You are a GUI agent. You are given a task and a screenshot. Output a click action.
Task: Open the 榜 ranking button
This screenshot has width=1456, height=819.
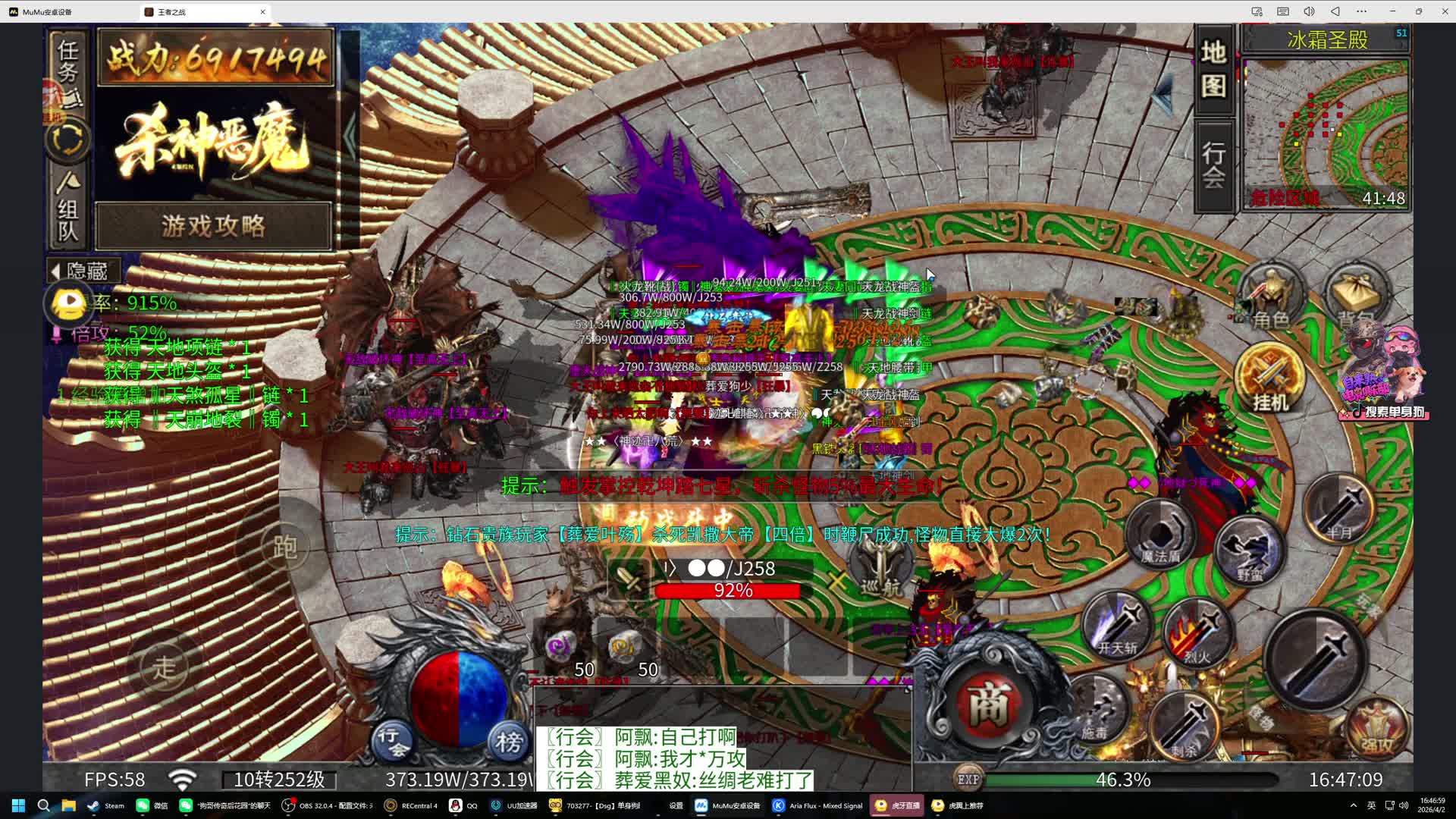(508, 741)
